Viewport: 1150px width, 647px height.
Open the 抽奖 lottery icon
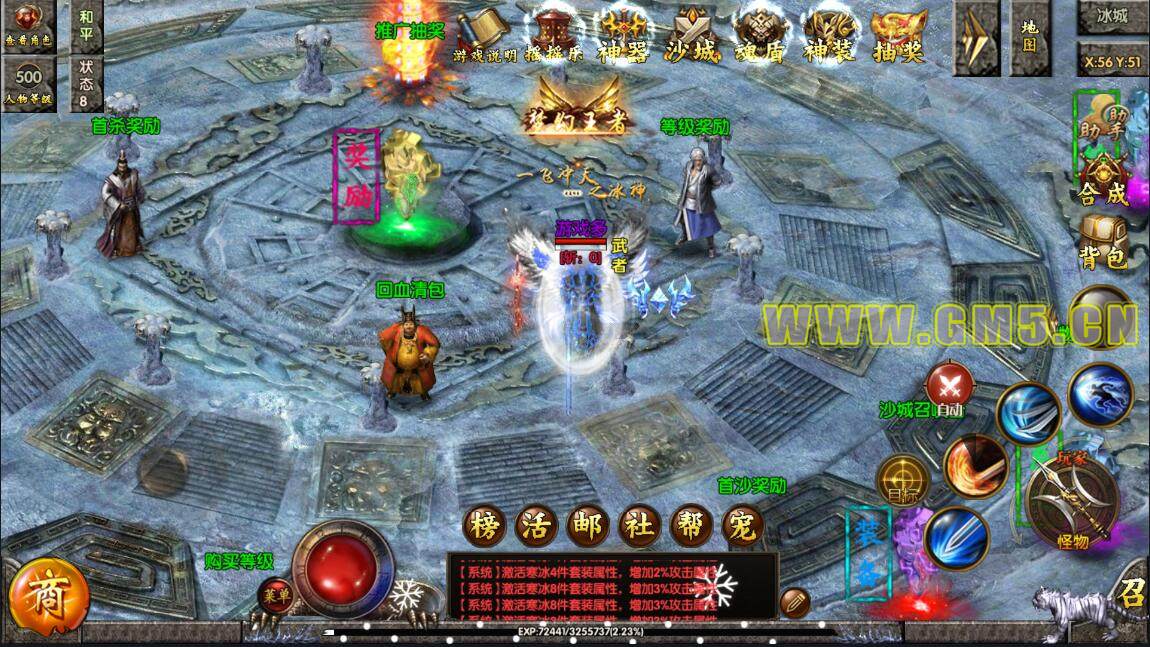click(897, 37)
